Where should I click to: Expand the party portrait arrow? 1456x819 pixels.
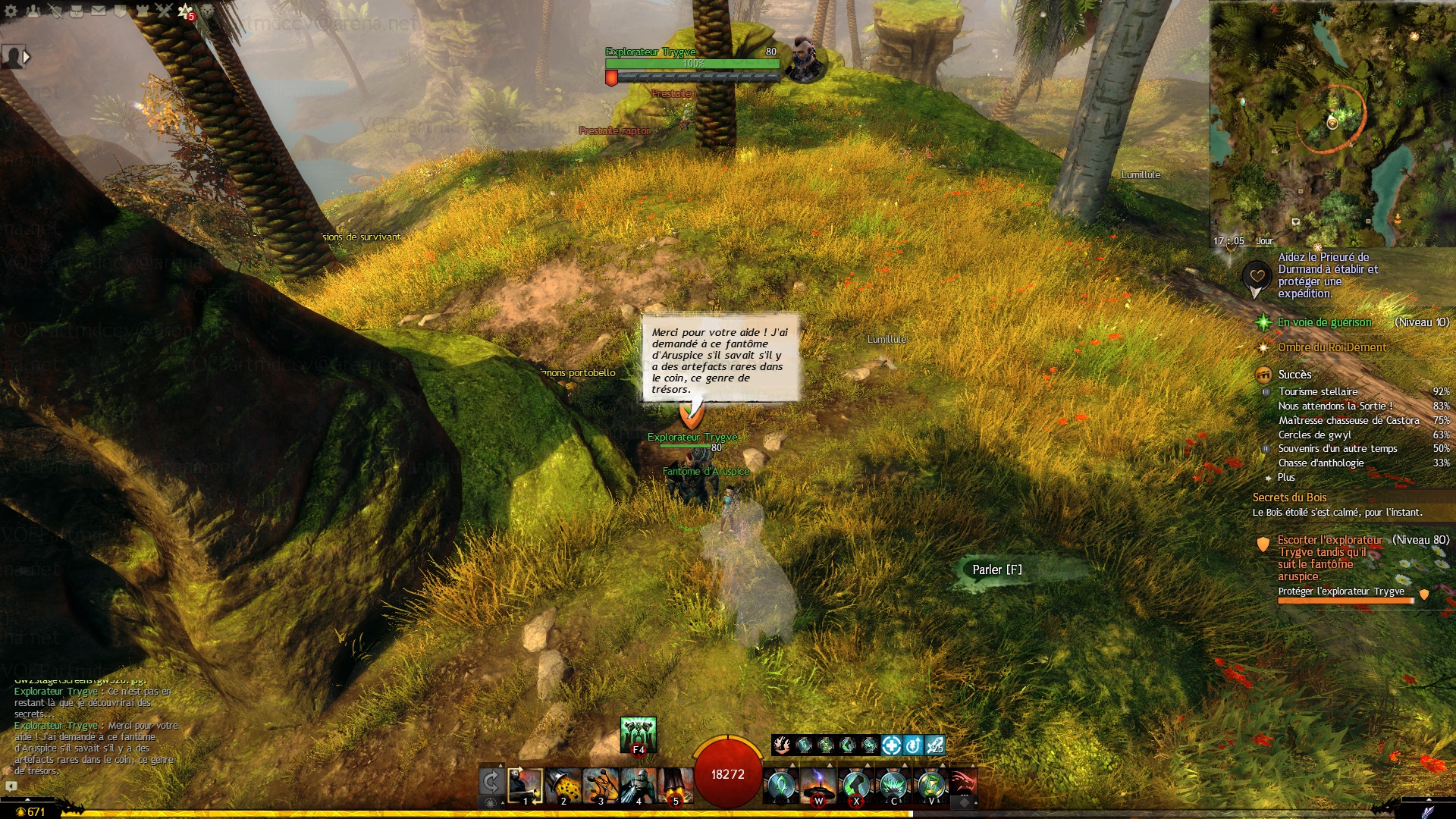pos(27,57)
